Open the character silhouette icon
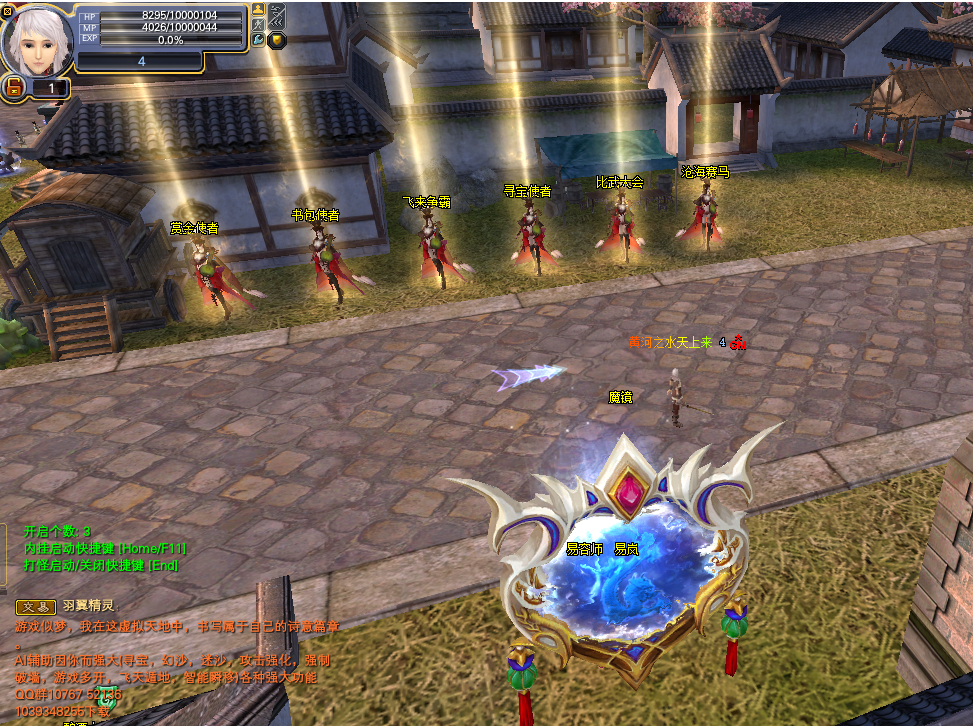 258,9
